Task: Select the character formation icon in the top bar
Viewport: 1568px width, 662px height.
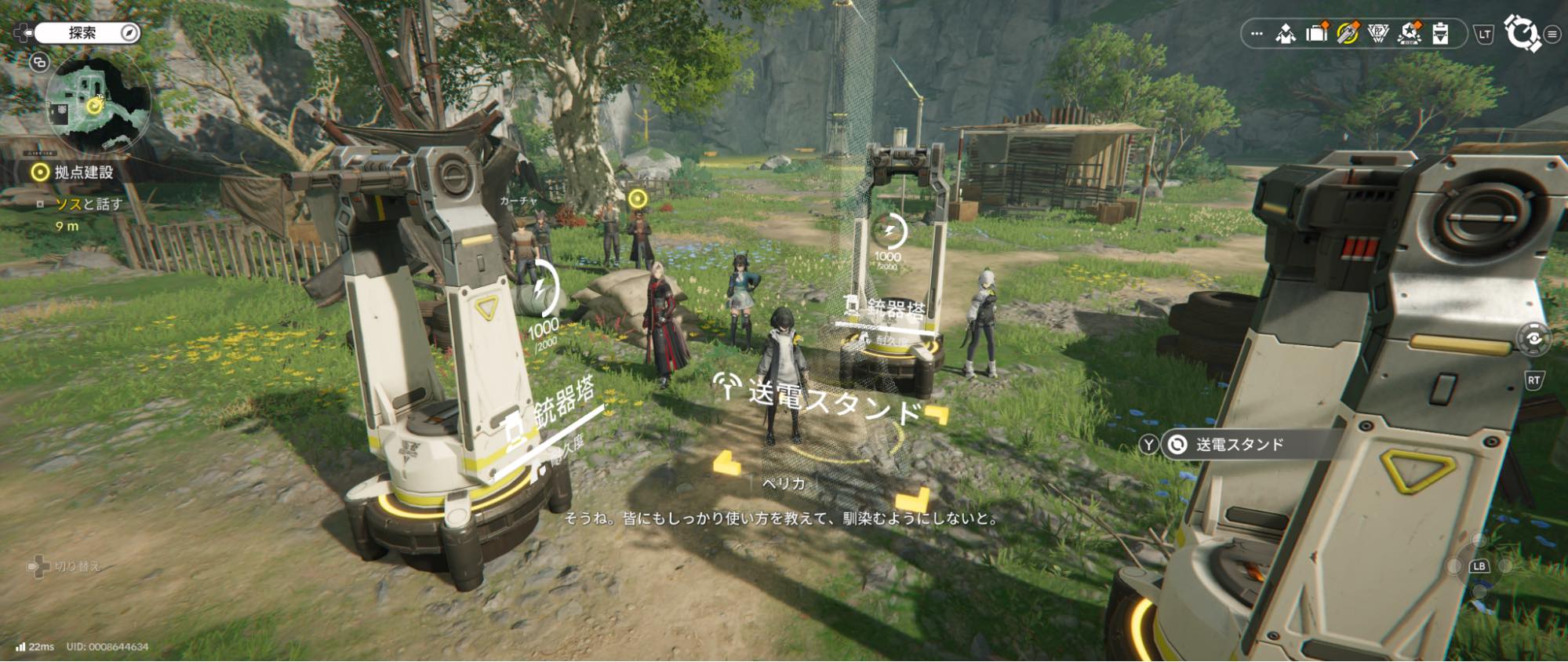Action: [1286, 34]
